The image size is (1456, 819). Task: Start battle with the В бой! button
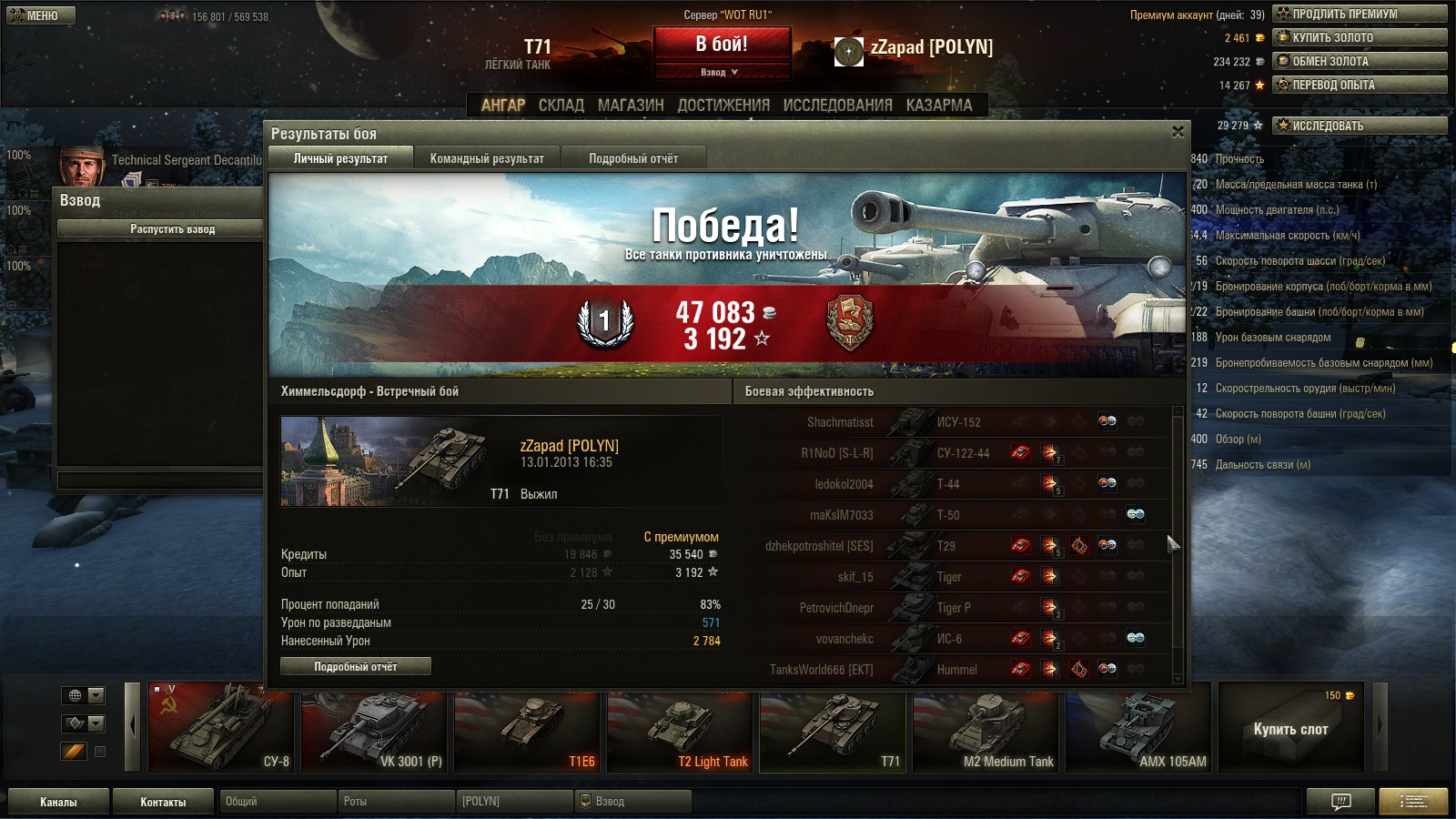[722, 44]
